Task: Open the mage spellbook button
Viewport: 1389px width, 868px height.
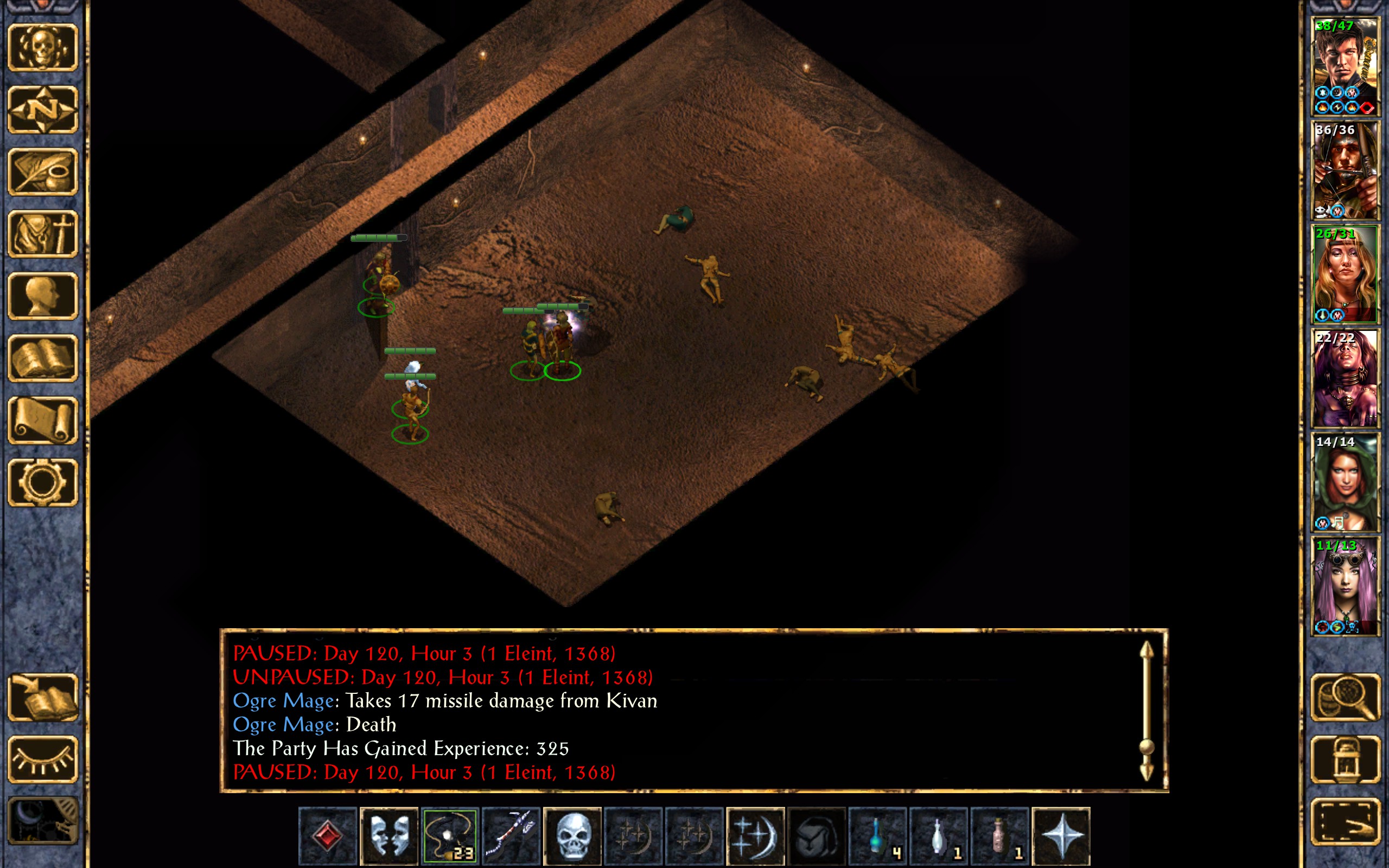Action: (43, 358)
